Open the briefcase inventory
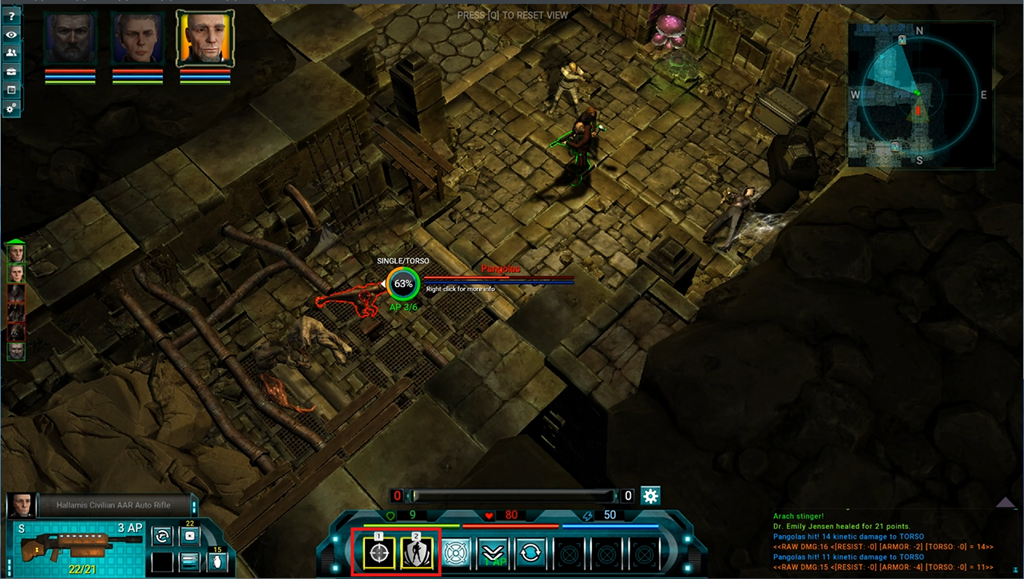Screen dimensions: 1024x579 [x=11, y=71]
